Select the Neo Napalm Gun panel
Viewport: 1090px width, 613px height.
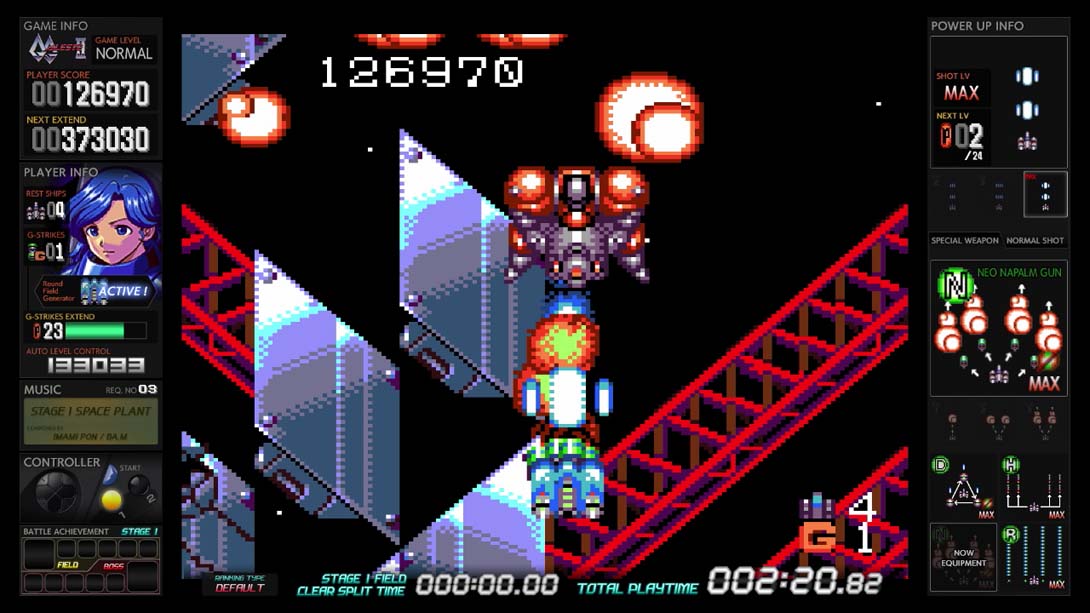pos(999,329)
